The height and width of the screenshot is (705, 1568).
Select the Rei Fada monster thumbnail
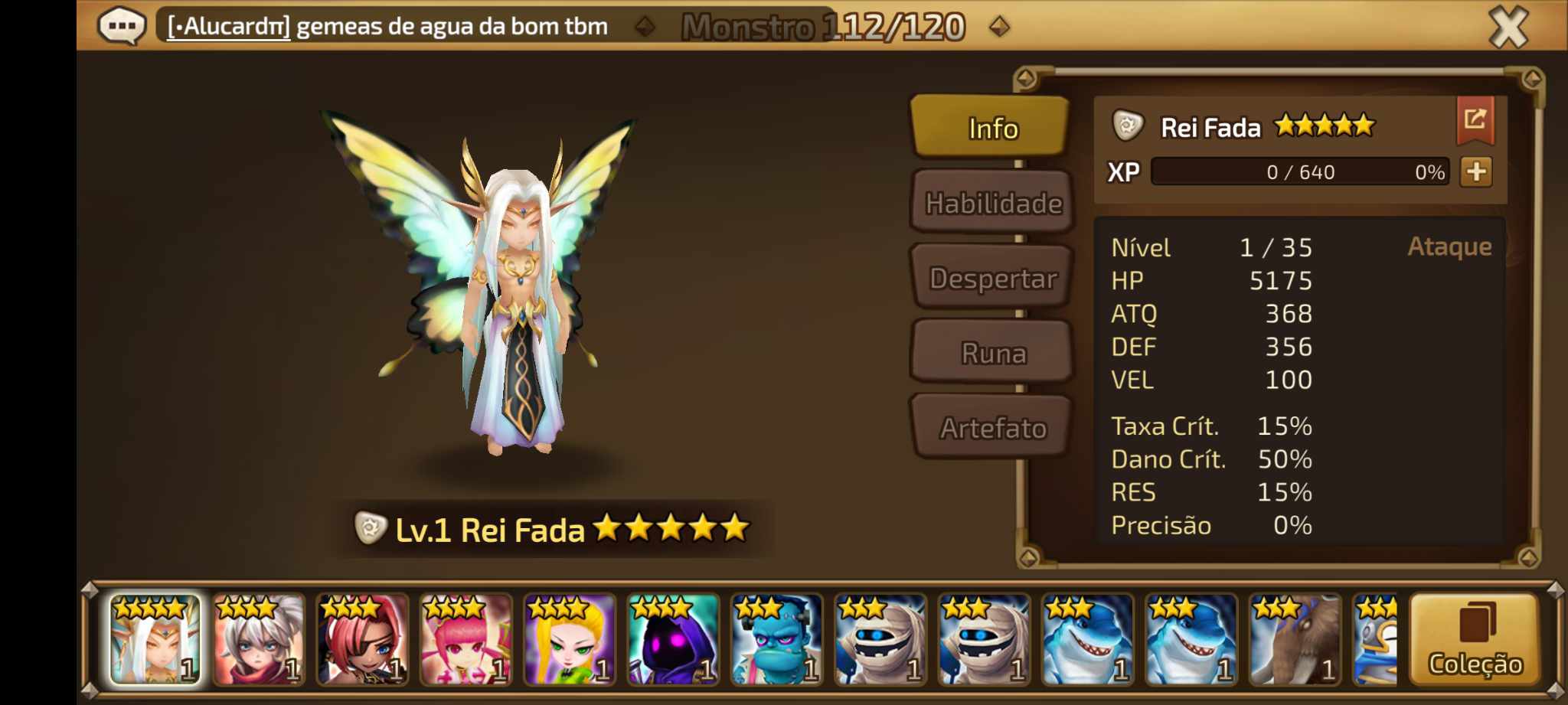pos(155,640)
